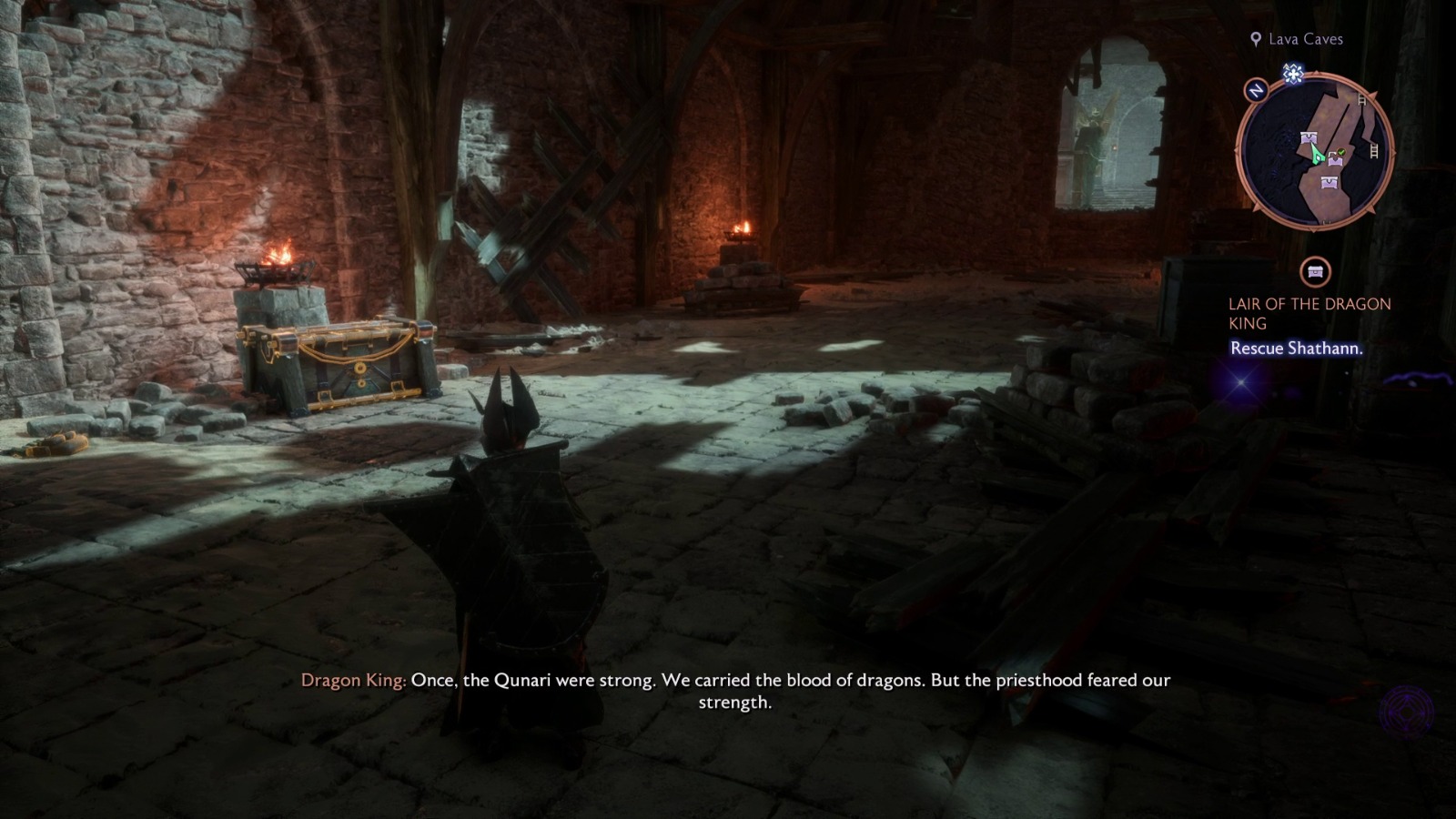
Task: Click the upper ladder icon on the minimap
Action: coord(1360,102)
